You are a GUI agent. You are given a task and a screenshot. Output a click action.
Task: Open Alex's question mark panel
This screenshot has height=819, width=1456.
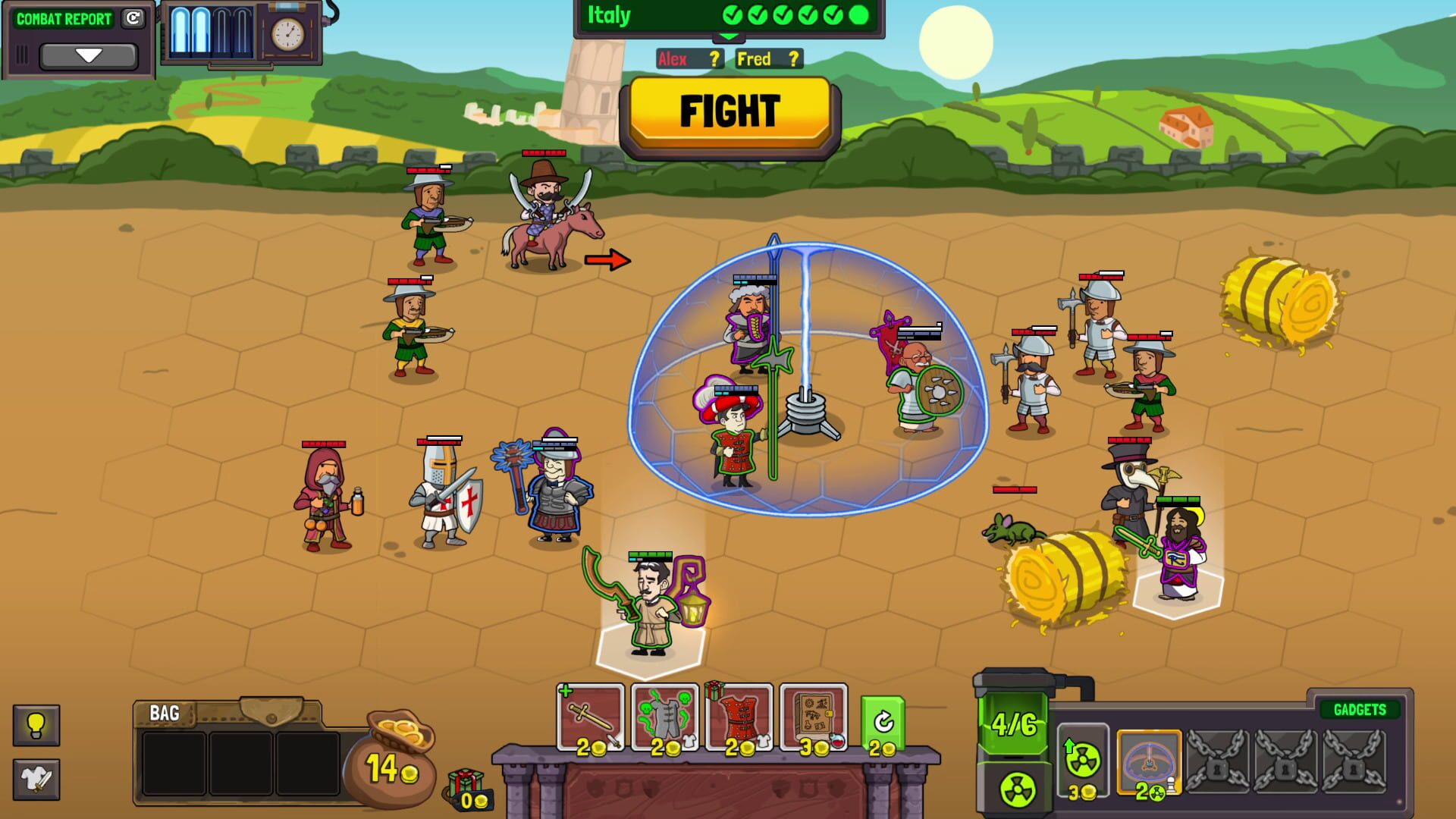(713, 59)
